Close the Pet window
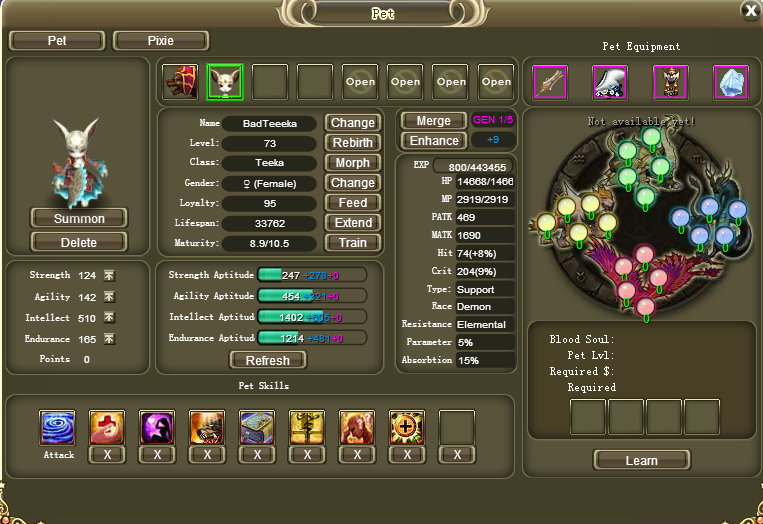 (x=750, y=10)
